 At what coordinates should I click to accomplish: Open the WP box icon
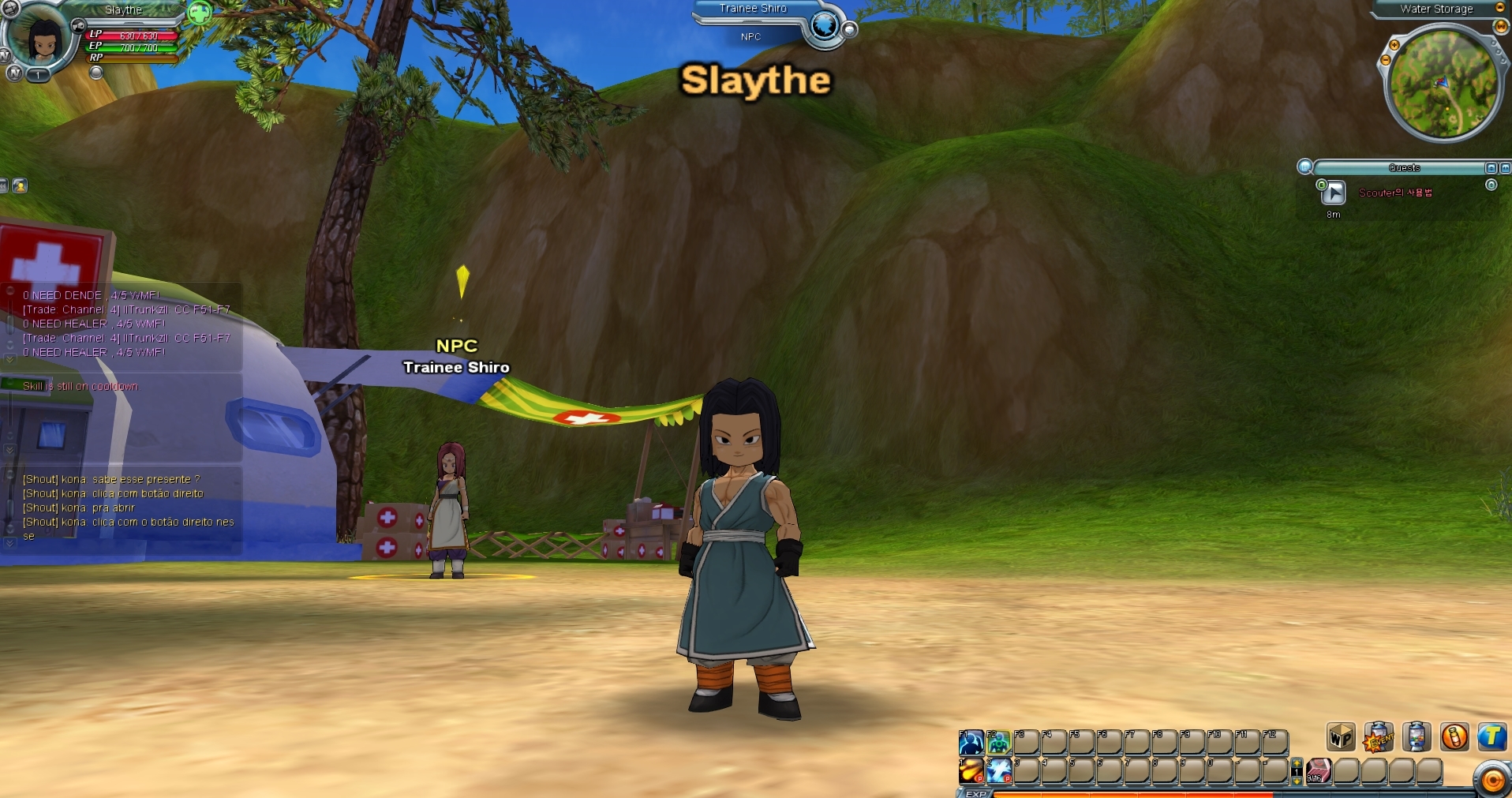click(1341, 737)
